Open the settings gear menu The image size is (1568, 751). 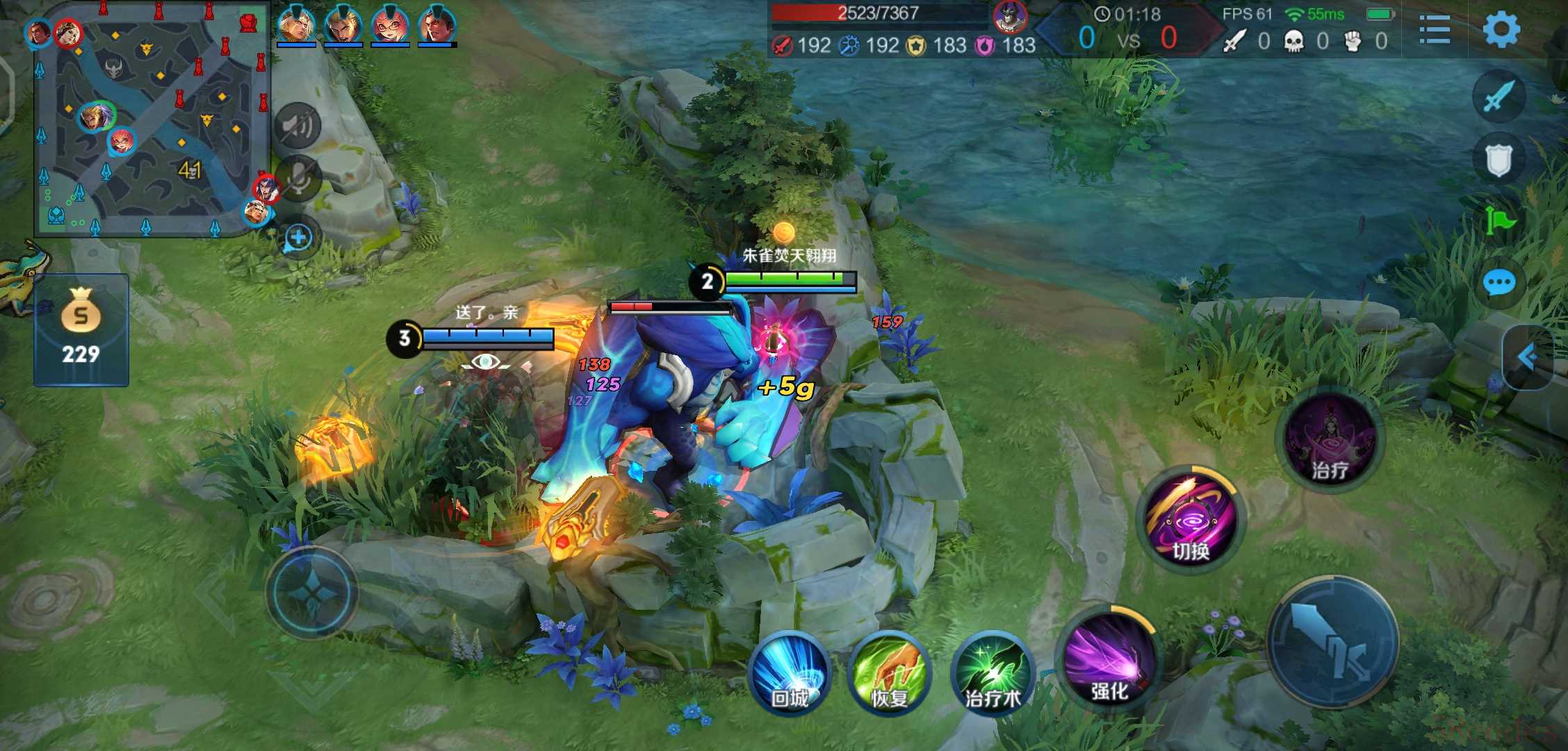1501,30
